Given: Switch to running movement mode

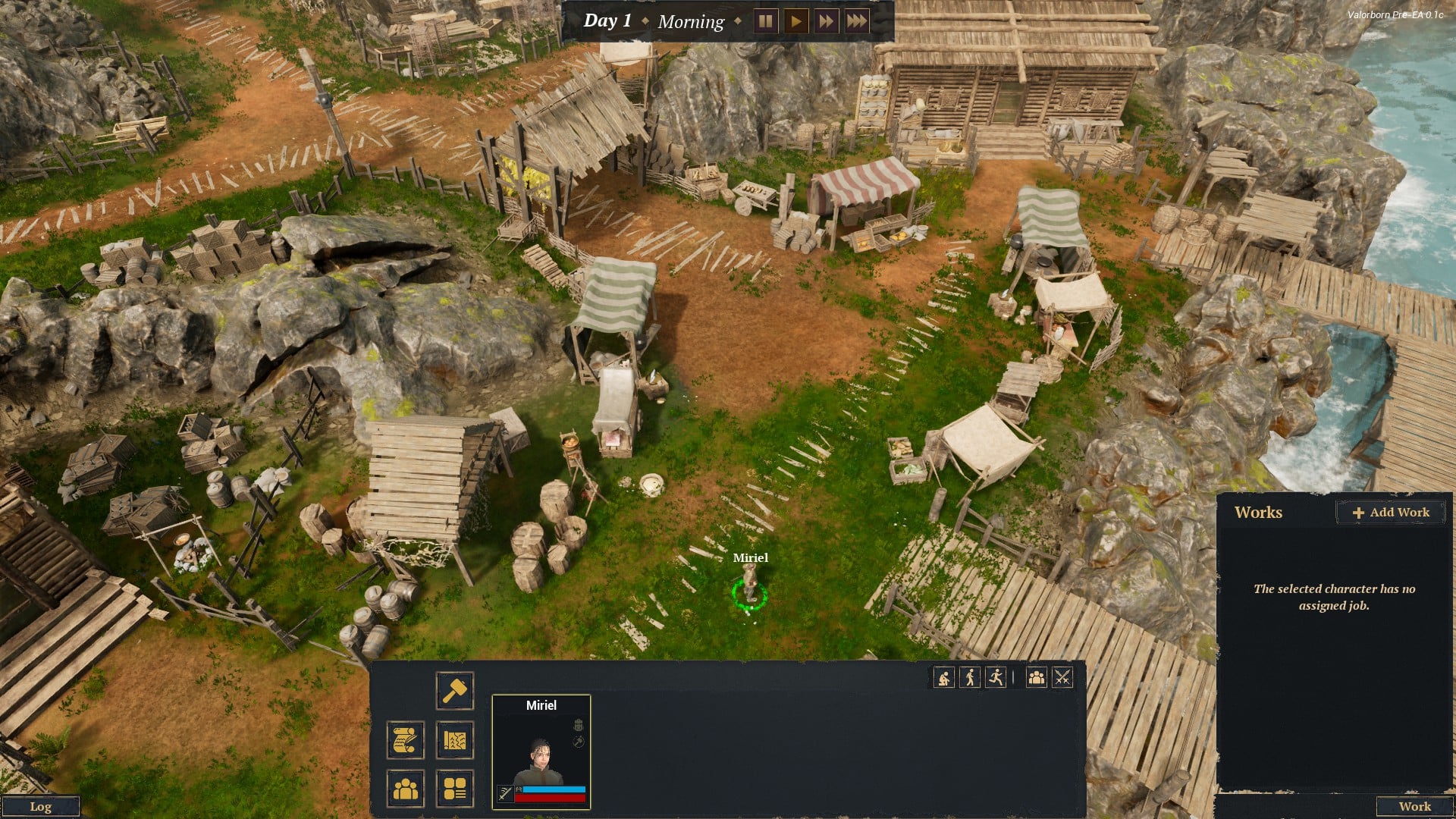Looking at the screenshot, I should click(996, 677).
